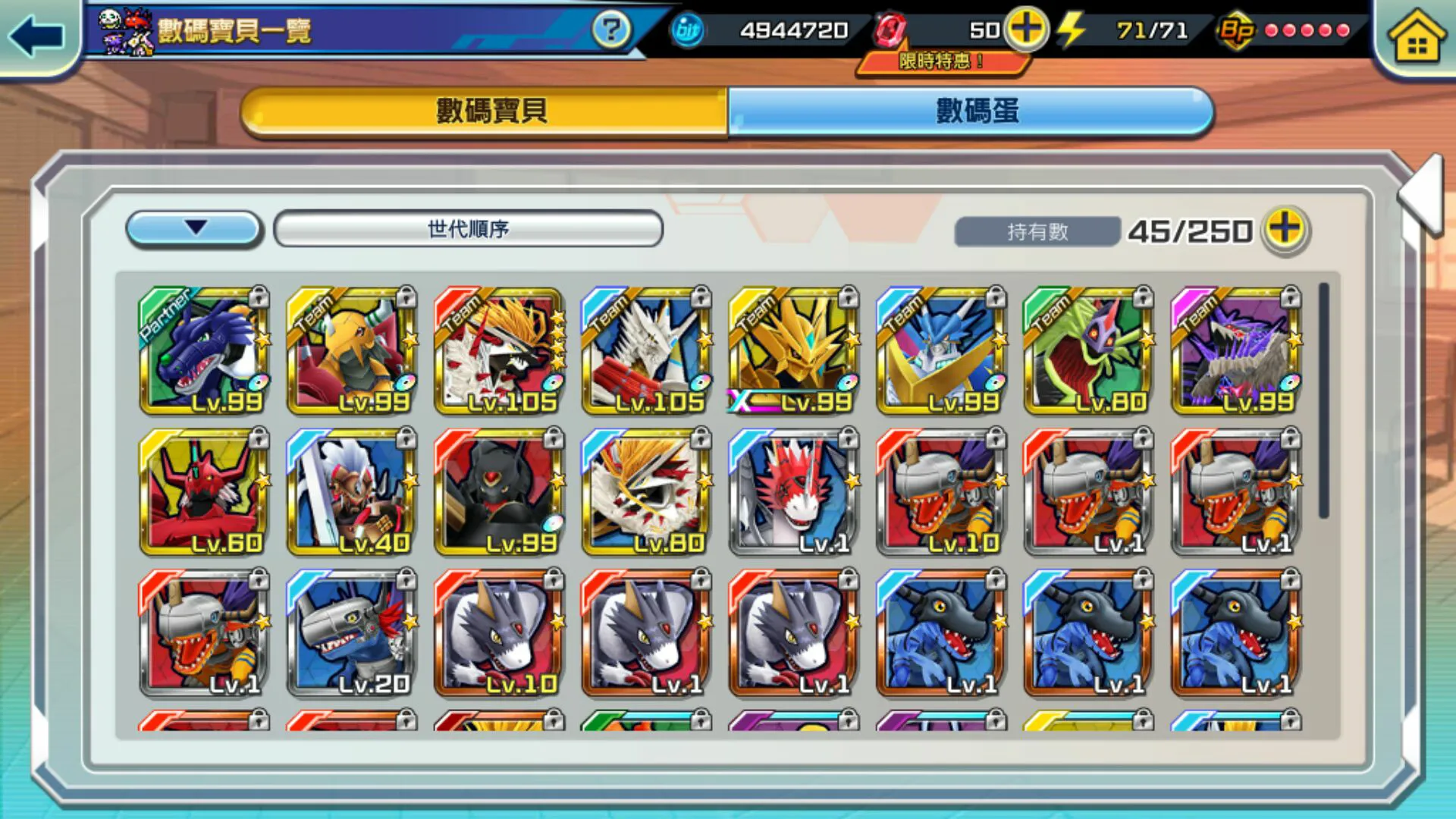Pick the red-caped Digimon Lv.60

(x=205, y=493)
